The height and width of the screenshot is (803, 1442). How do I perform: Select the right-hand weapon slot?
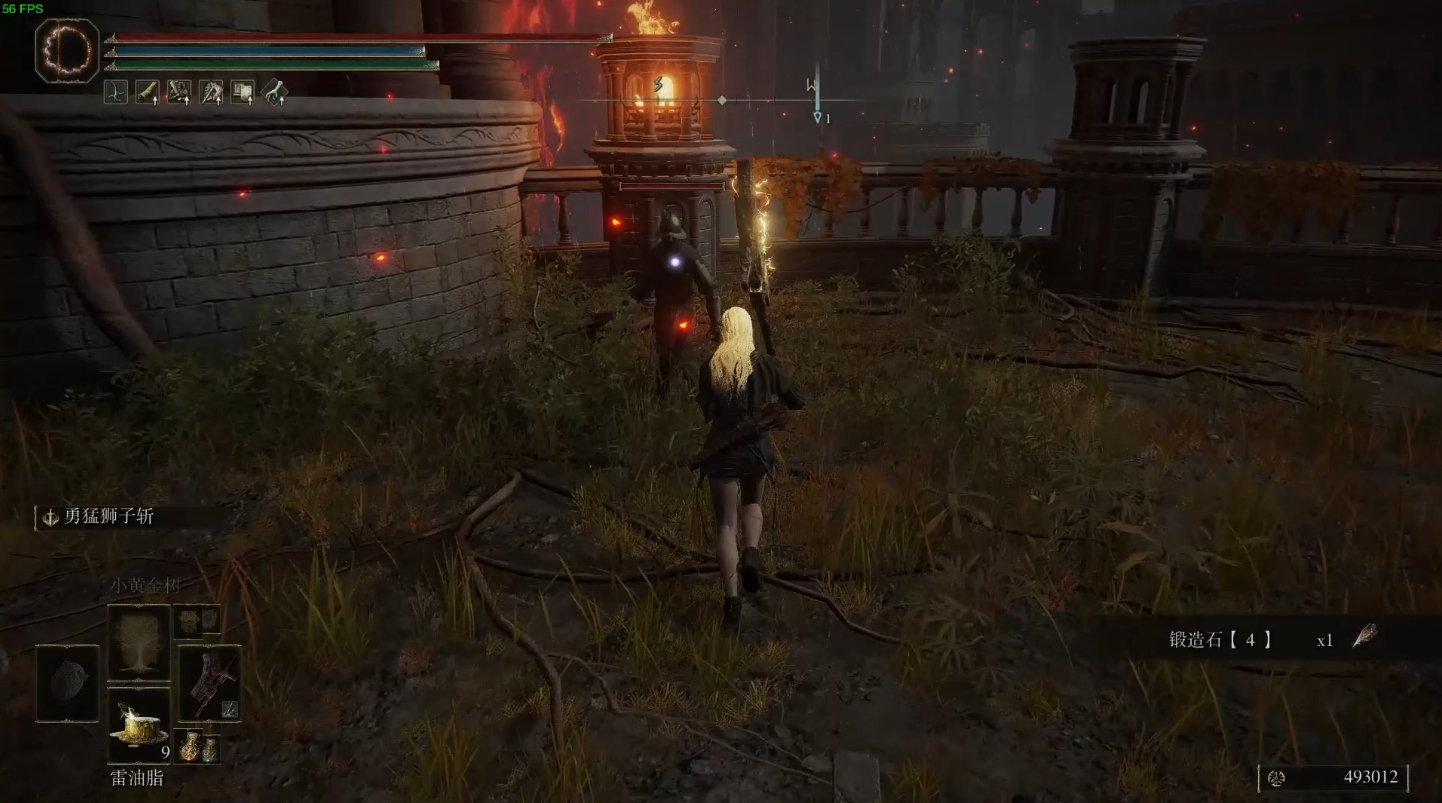pos(209,683)
